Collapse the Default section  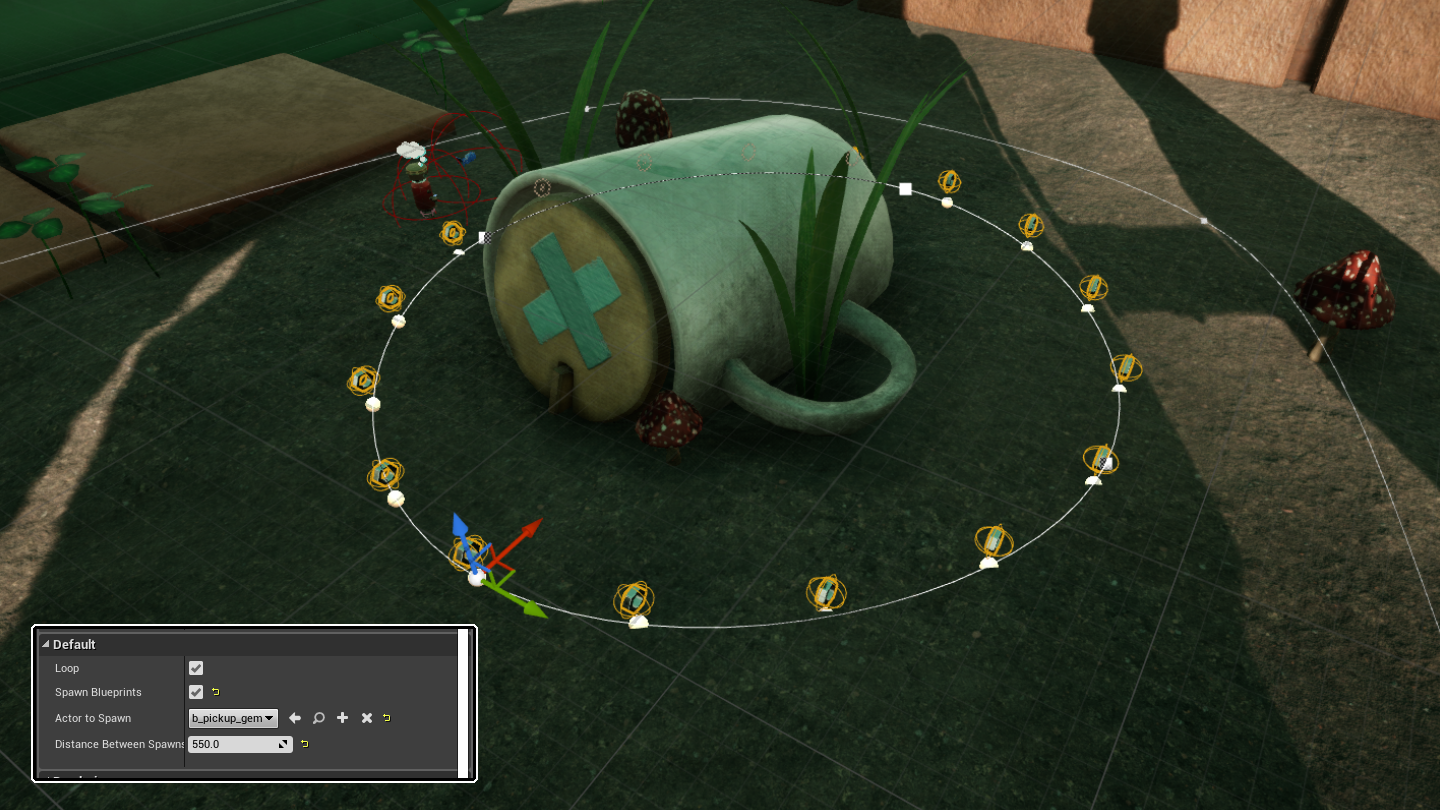(46, 644)
